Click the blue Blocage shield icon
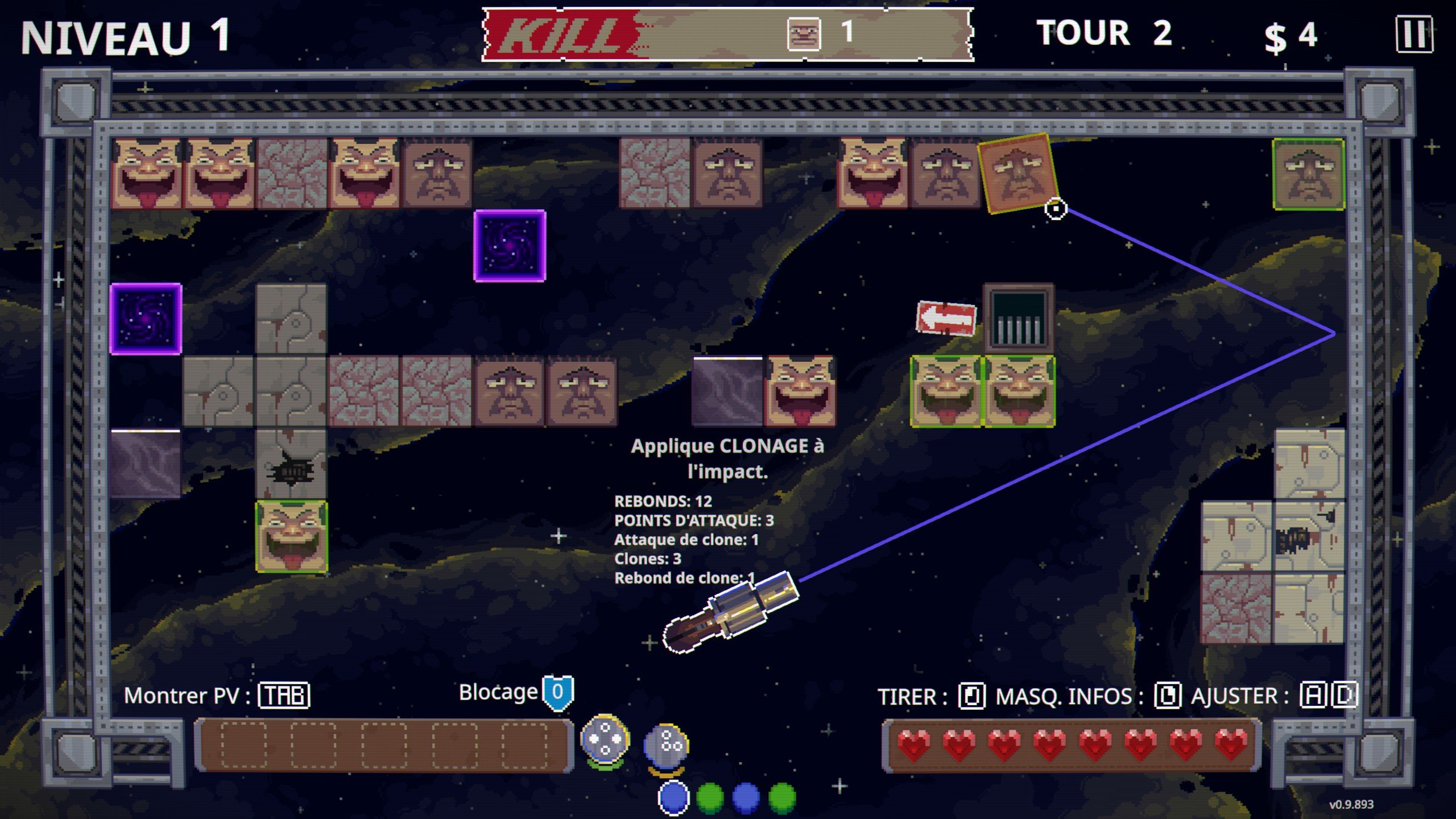 558,692
